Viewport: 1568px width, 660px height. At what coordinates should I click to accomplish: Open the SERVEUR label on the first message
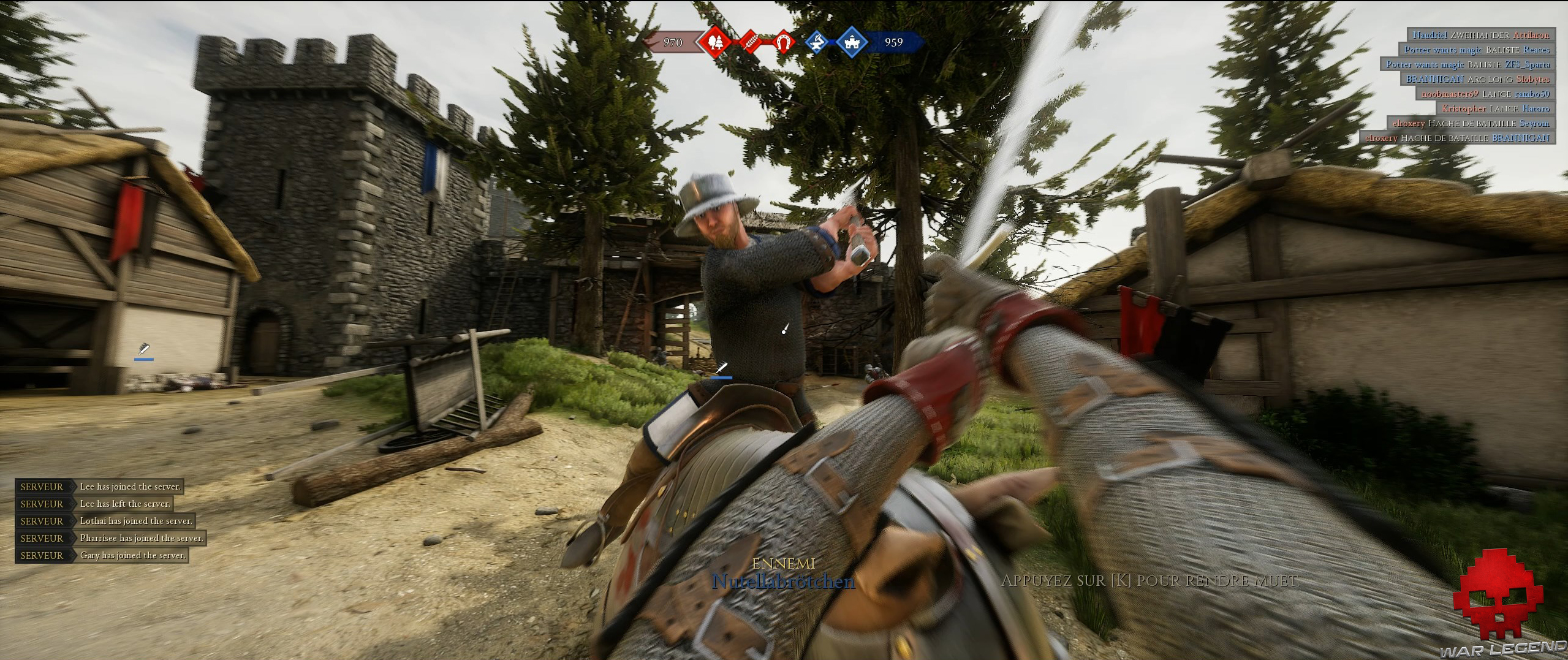coord(41,487)
